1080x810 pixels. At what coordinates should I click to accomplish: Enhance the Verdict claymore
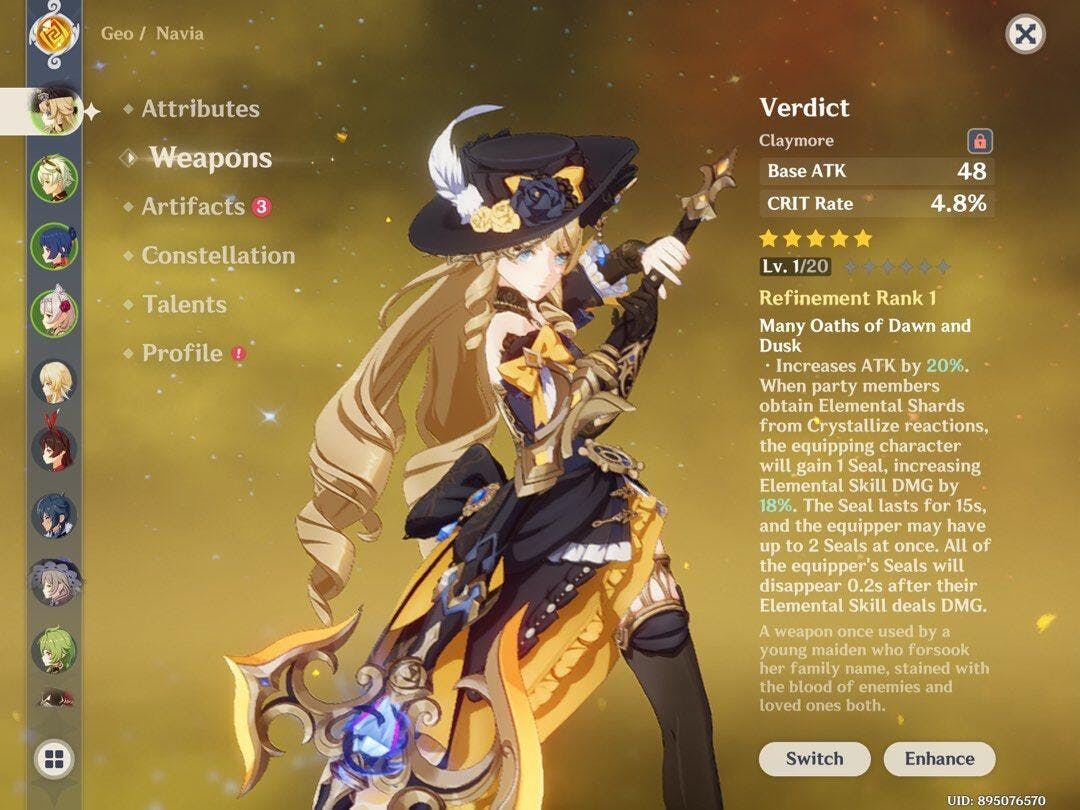pyautogui.click(x=939, y=759)
